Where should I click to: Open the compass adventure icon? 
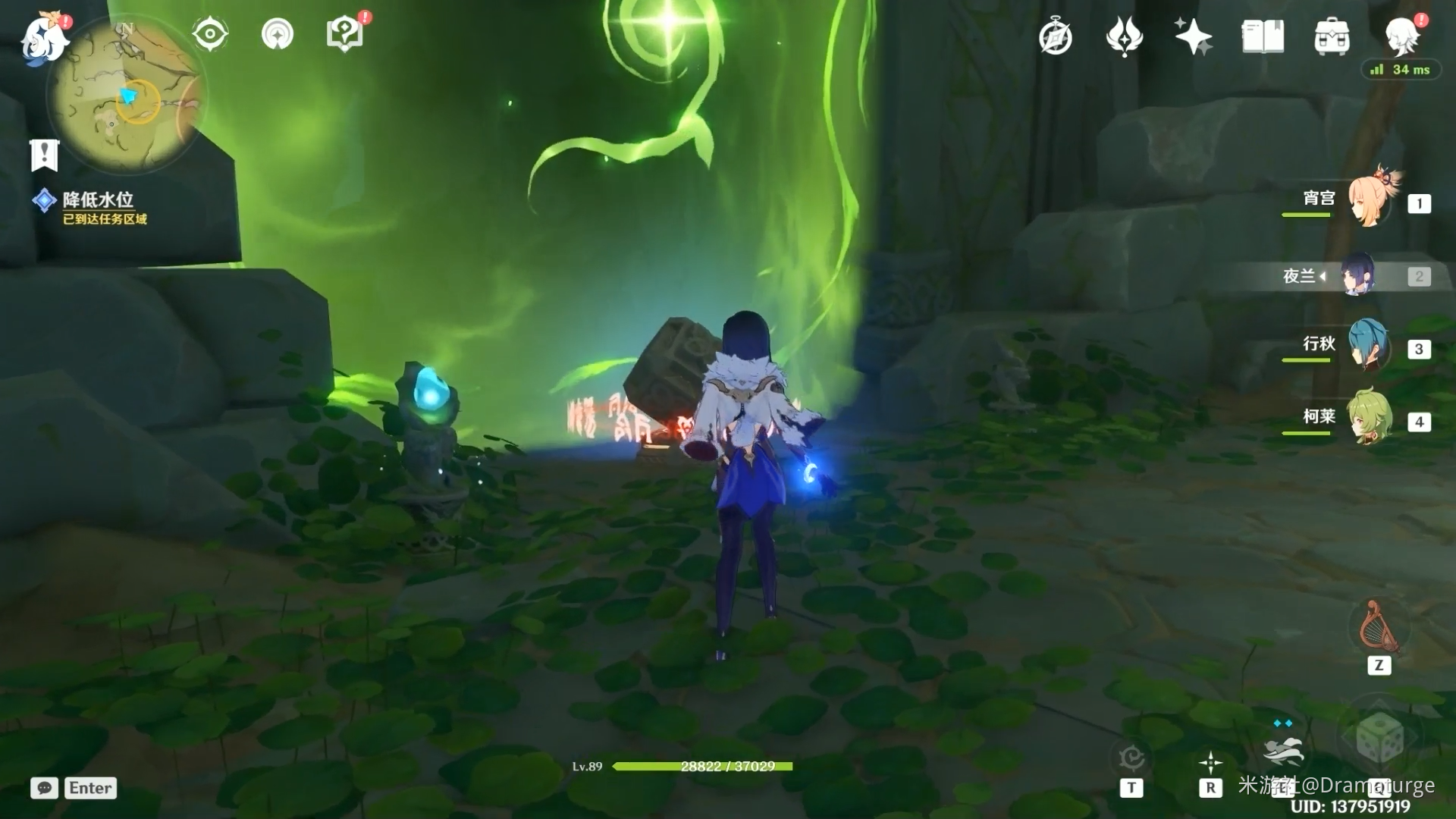tap(1056, 37)
